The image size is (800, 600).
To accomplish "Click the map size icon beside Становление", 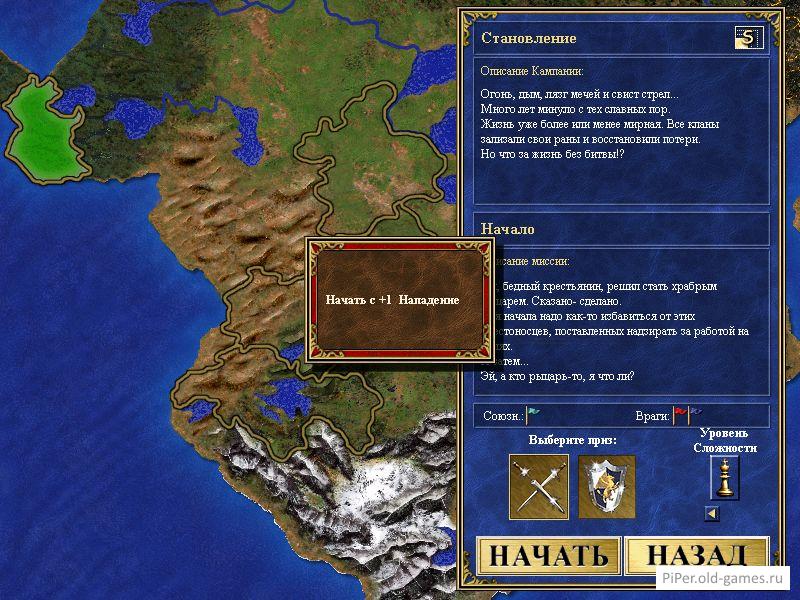I will pos(746,39).
